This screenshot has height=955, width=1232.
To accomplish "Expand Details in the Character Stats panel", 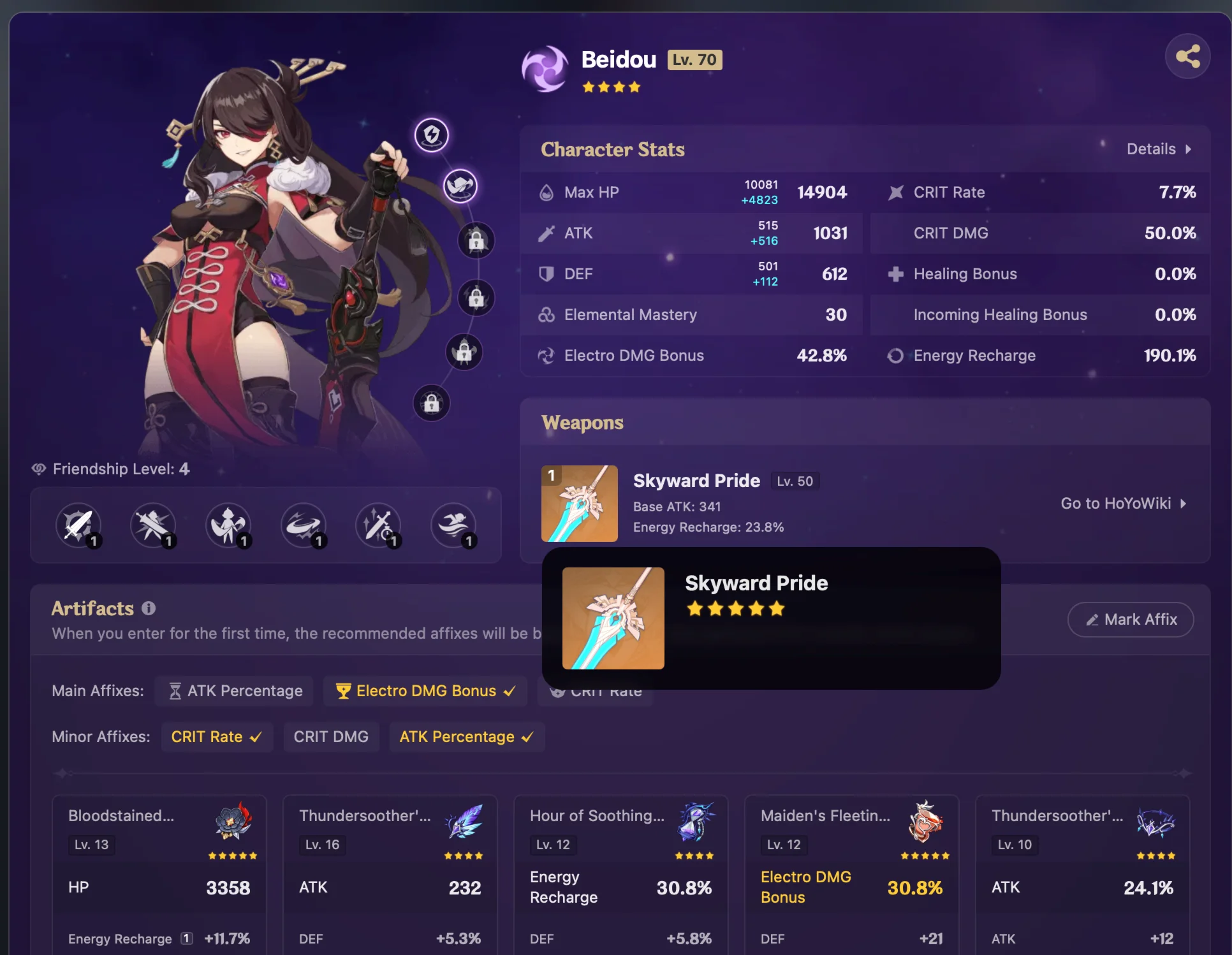I will point(1159,149).
